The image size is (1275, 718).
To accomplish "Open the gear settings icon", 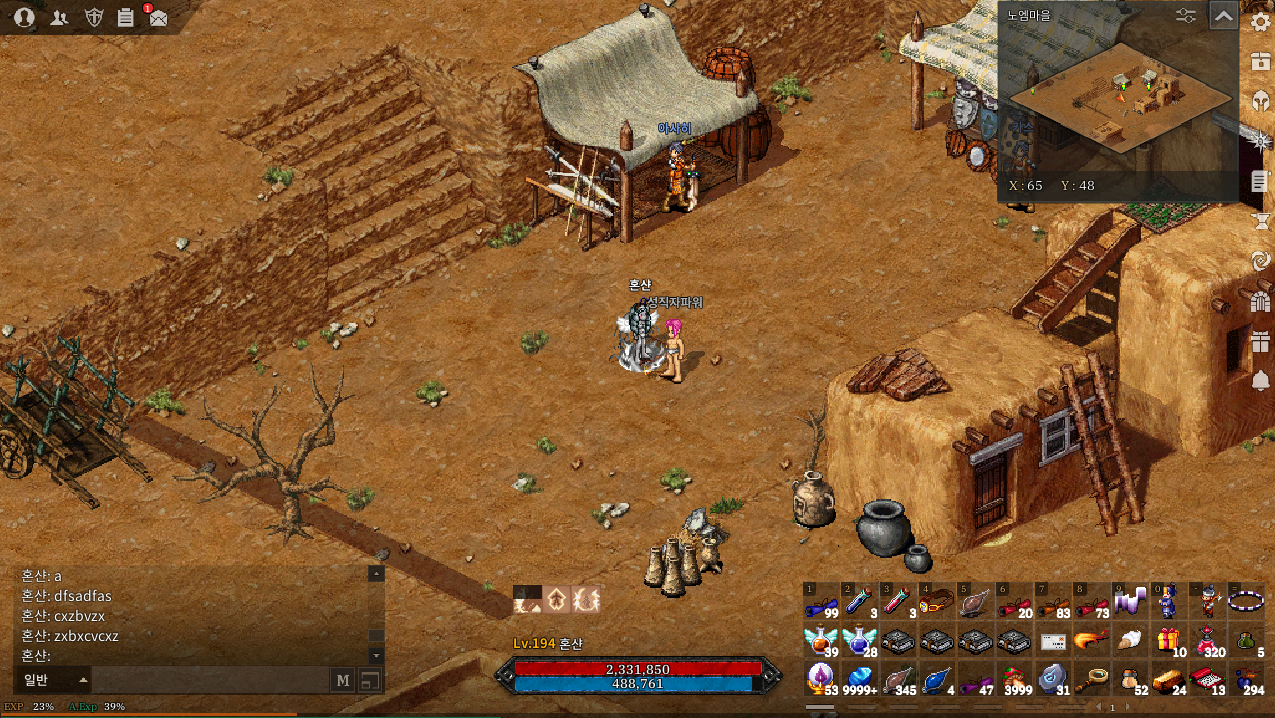I will pyautogui.click(x=1260, y=22).
